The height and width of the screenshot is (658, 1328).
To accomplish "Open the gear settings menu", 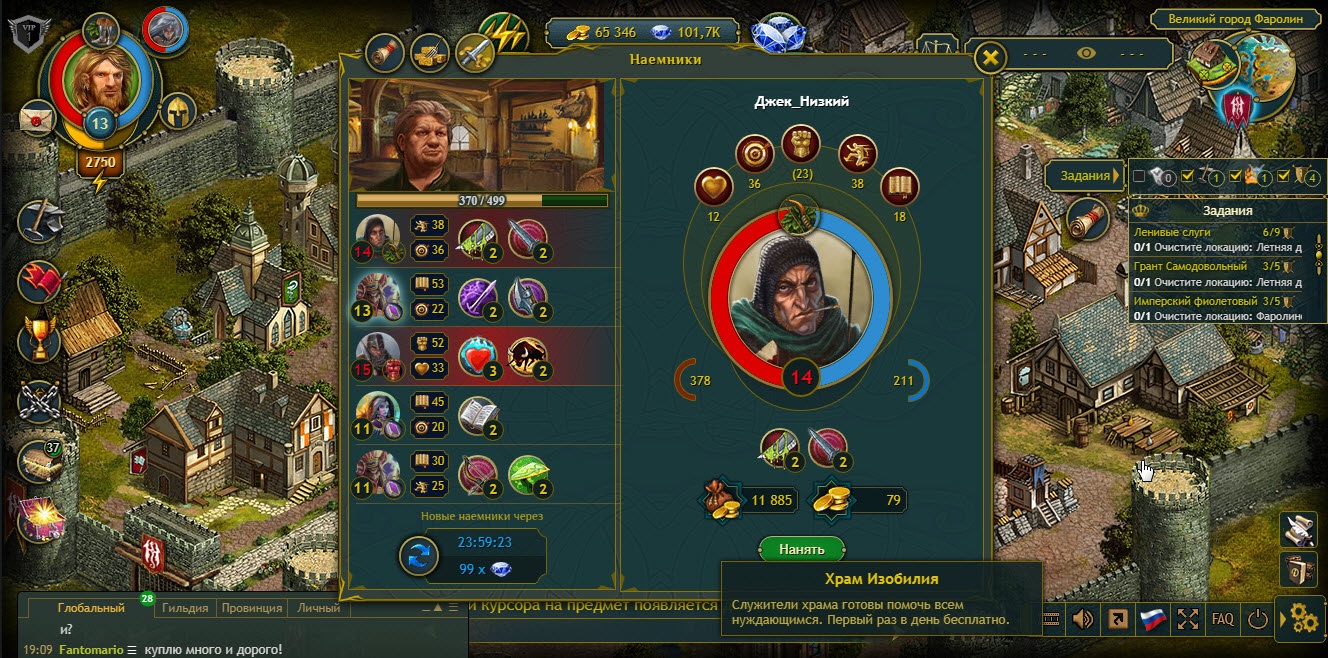I will (x=1303, y=619).
